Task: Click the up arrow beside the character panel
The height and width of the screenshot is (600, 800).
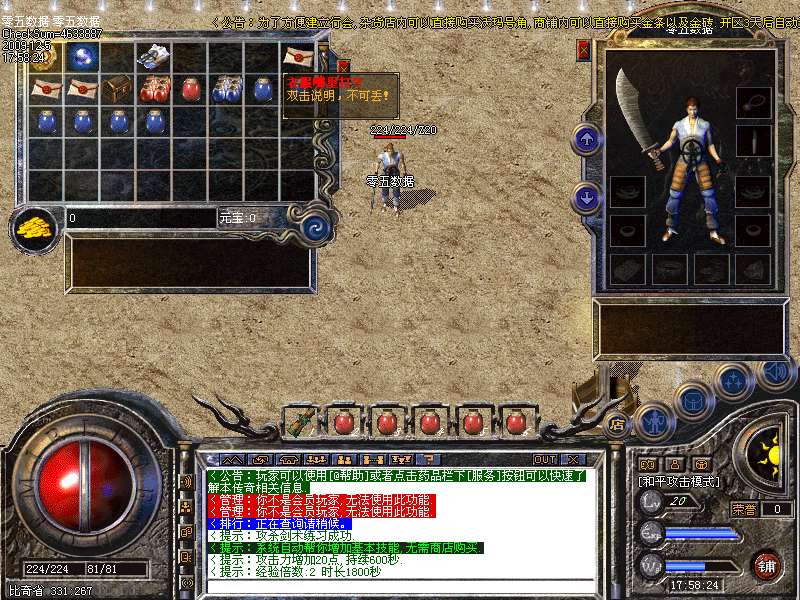Action: tap(587, 140)
